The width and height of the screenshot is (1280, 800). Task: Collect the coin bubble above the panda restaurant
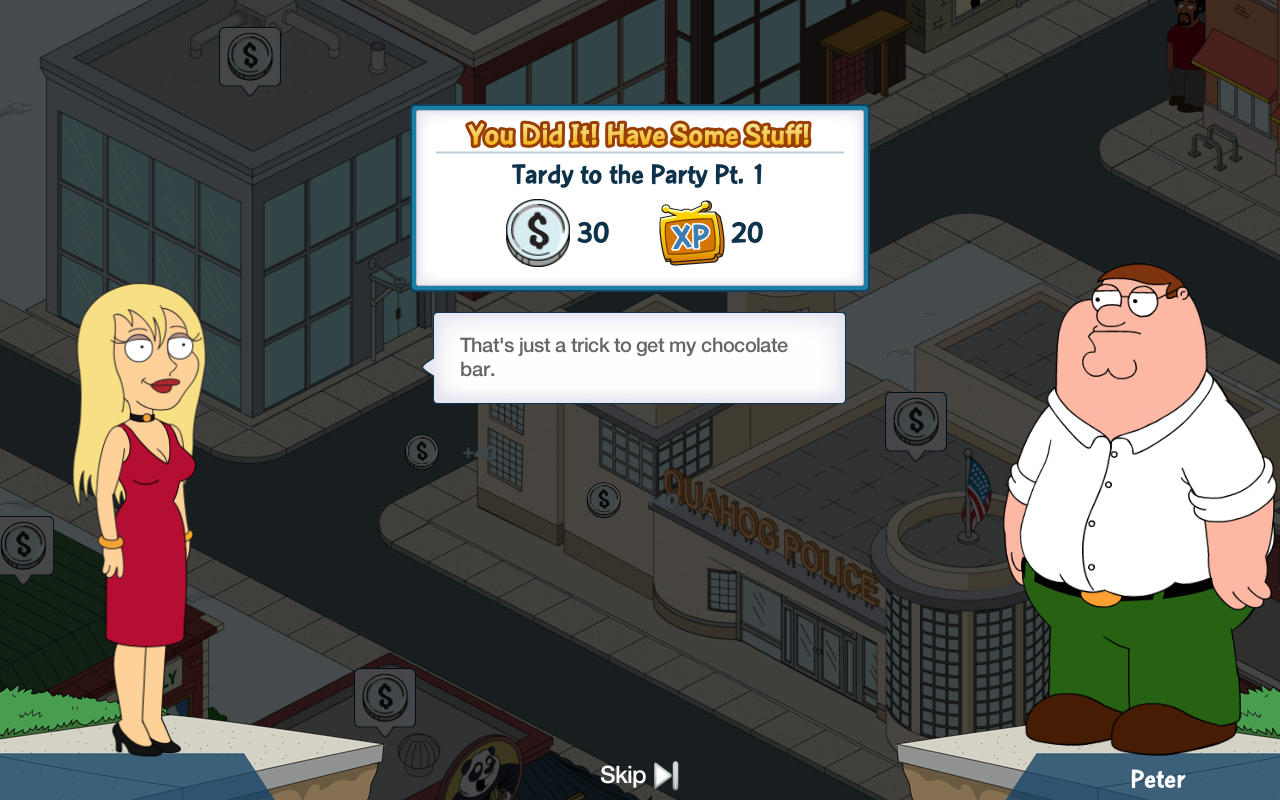coord(384,698)
